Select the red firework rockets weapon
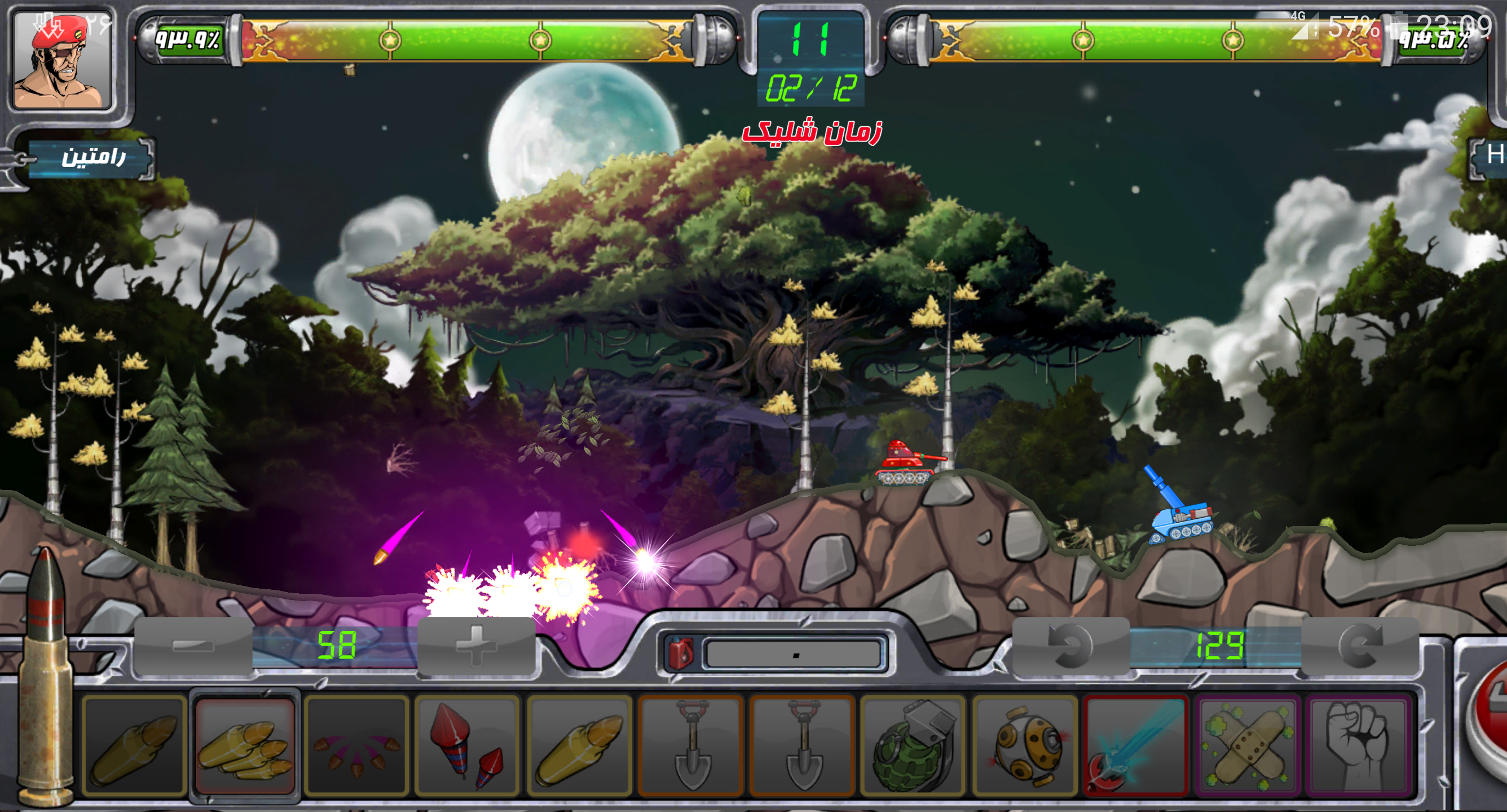1507x812 pixels. [468, 745]
